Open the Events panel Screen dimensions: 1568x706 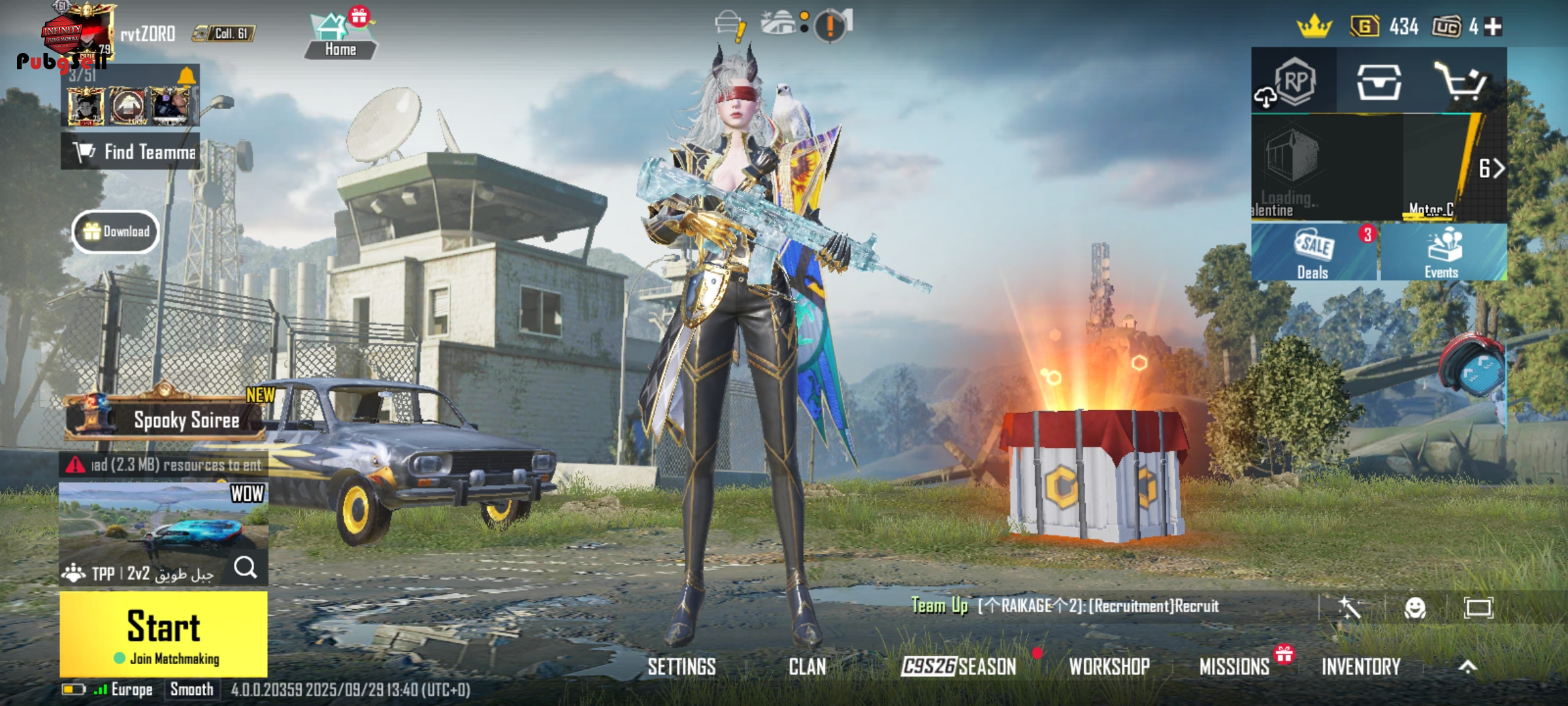(1443, 253)
